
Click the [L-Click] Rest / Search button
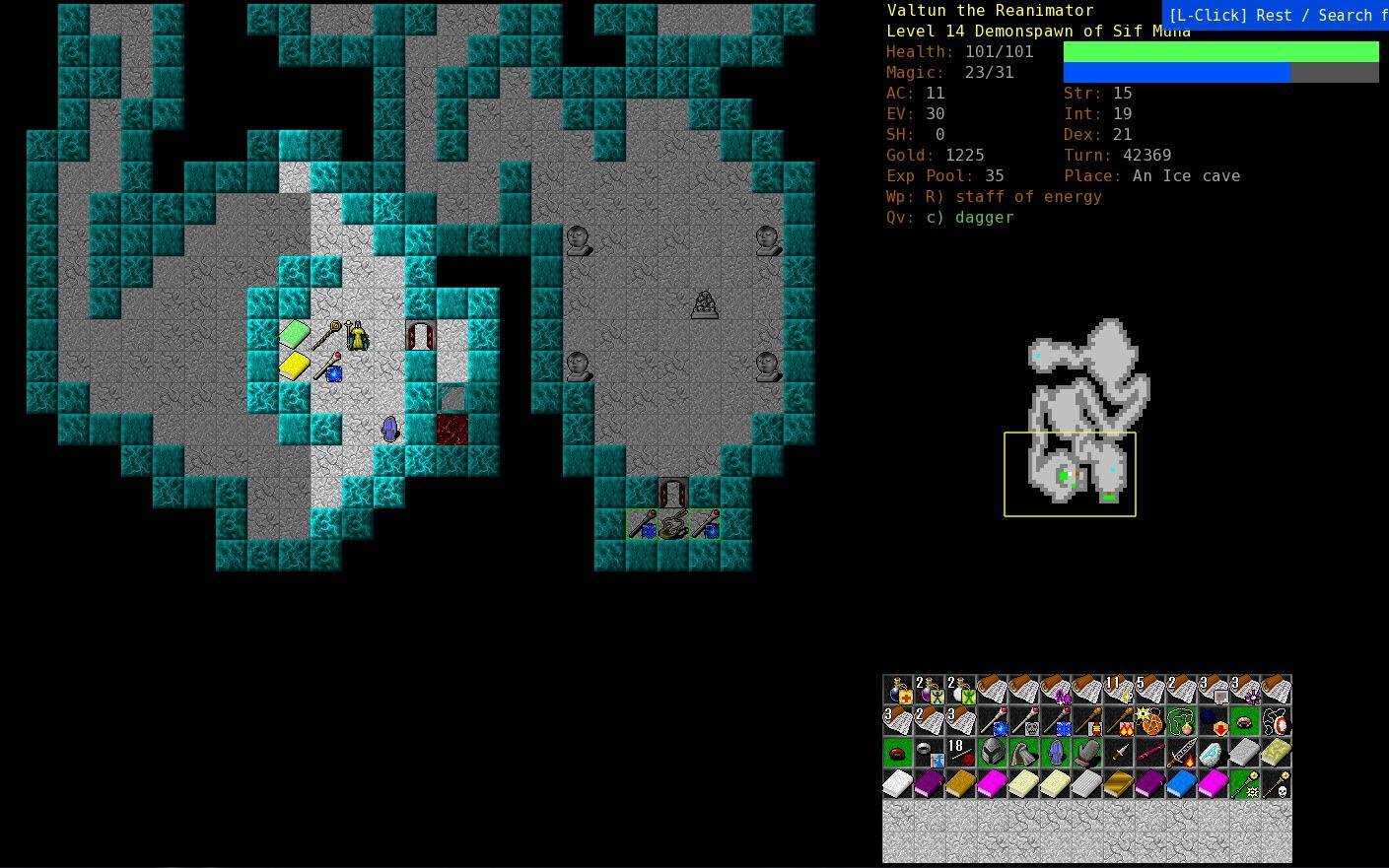[x=1276, y=15]
